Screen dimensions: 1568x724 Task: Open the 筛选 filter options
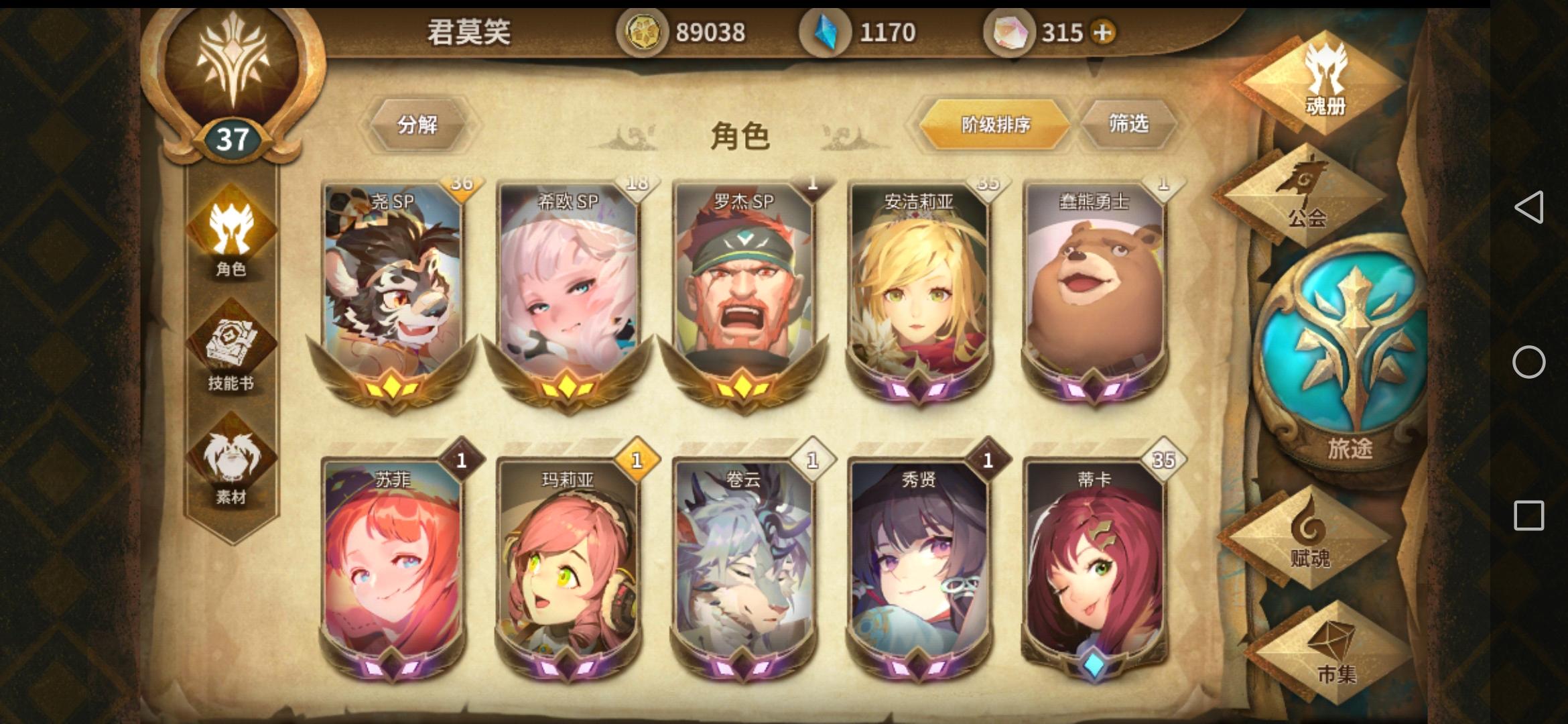tap(1129, 124)
